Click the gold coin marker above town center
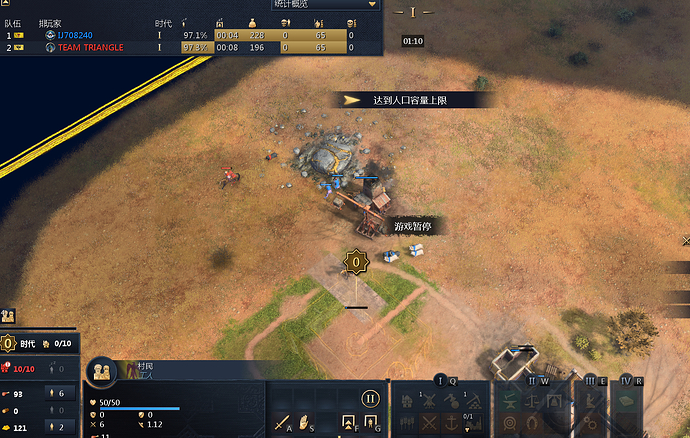Image resolution: width=690 pixels, height=438 pixels. [x=355, y=263]
